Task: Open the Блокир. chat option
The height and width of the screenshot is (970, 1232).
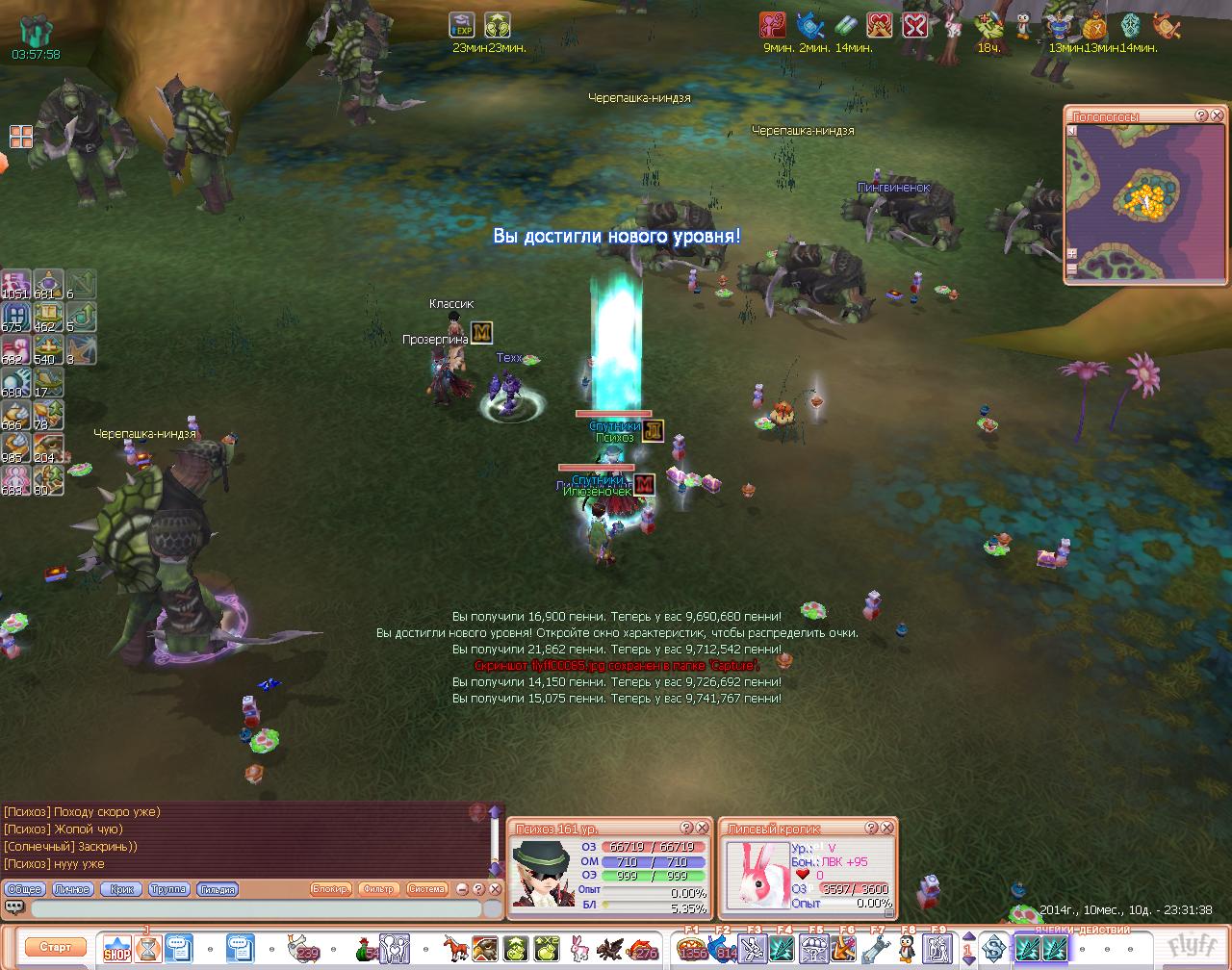Action: pos(331,889)
